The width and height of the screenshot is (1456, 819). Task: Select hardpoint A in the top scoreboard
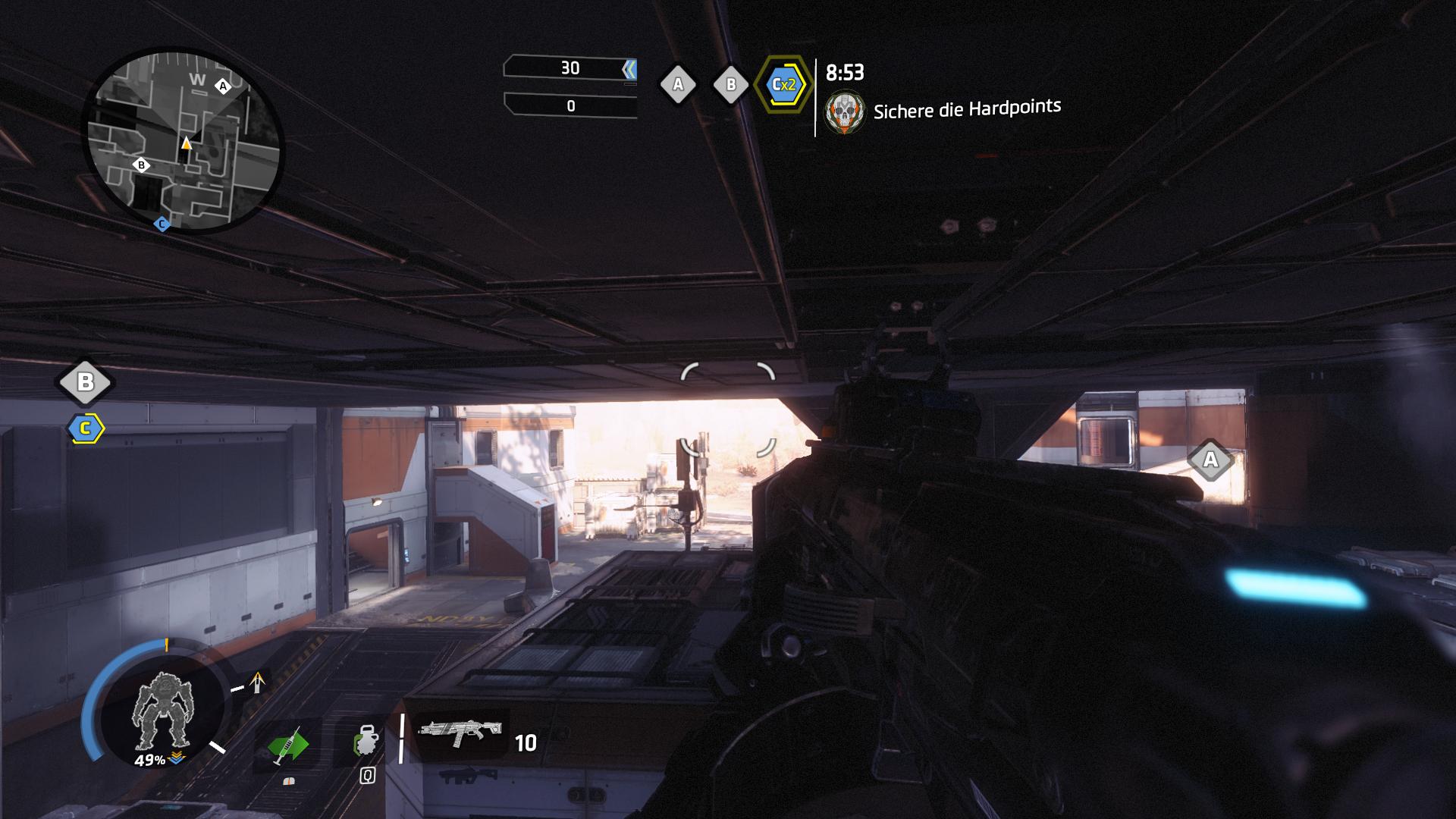click(x=678, y=85)
